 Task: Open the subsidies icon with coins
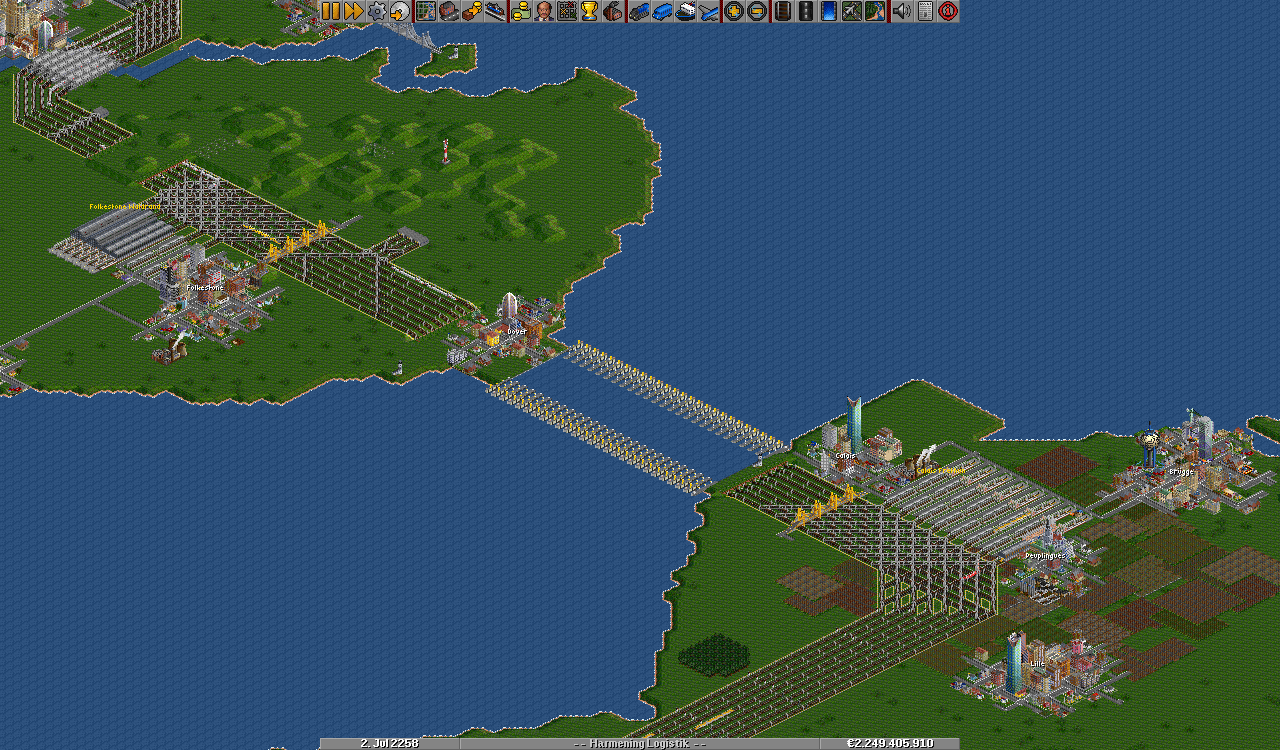(472, 11)
